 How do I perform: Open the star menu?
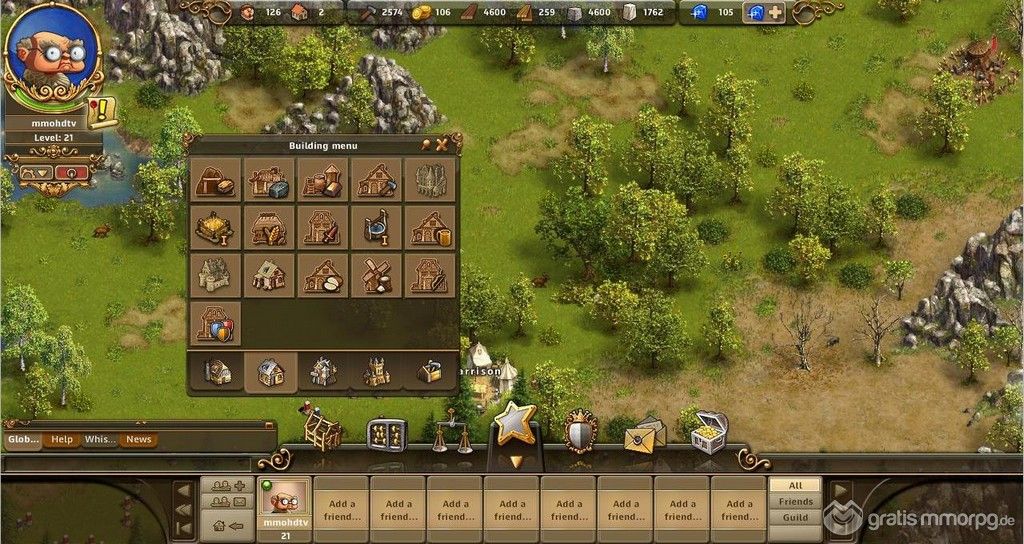(516, 426)
